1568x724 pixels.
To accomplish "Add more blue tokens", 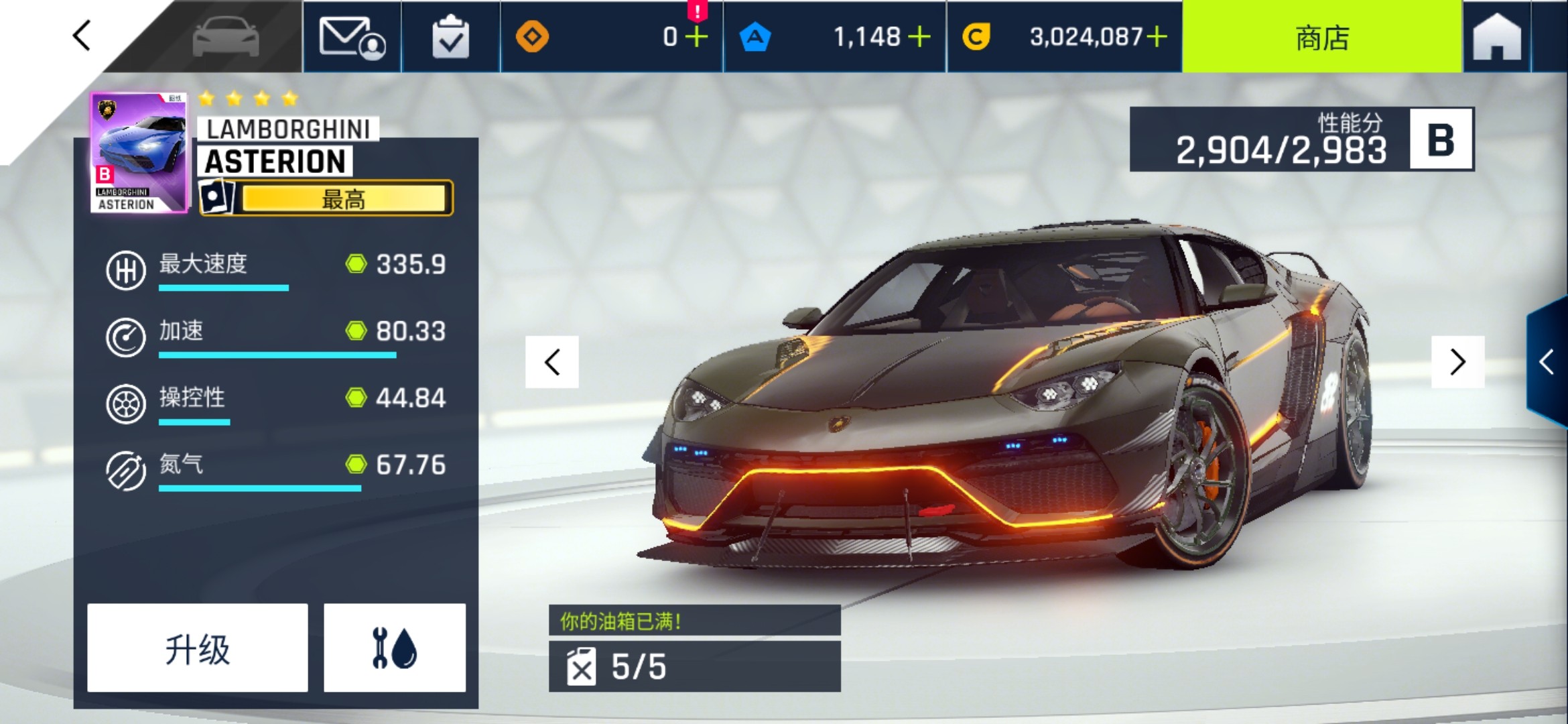I will coord(919,37).
